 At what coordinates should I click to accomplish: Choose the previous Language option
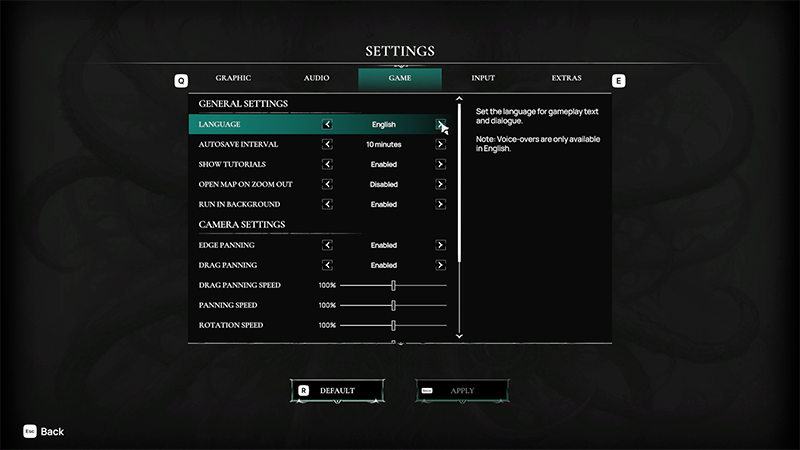coord(327,125)
